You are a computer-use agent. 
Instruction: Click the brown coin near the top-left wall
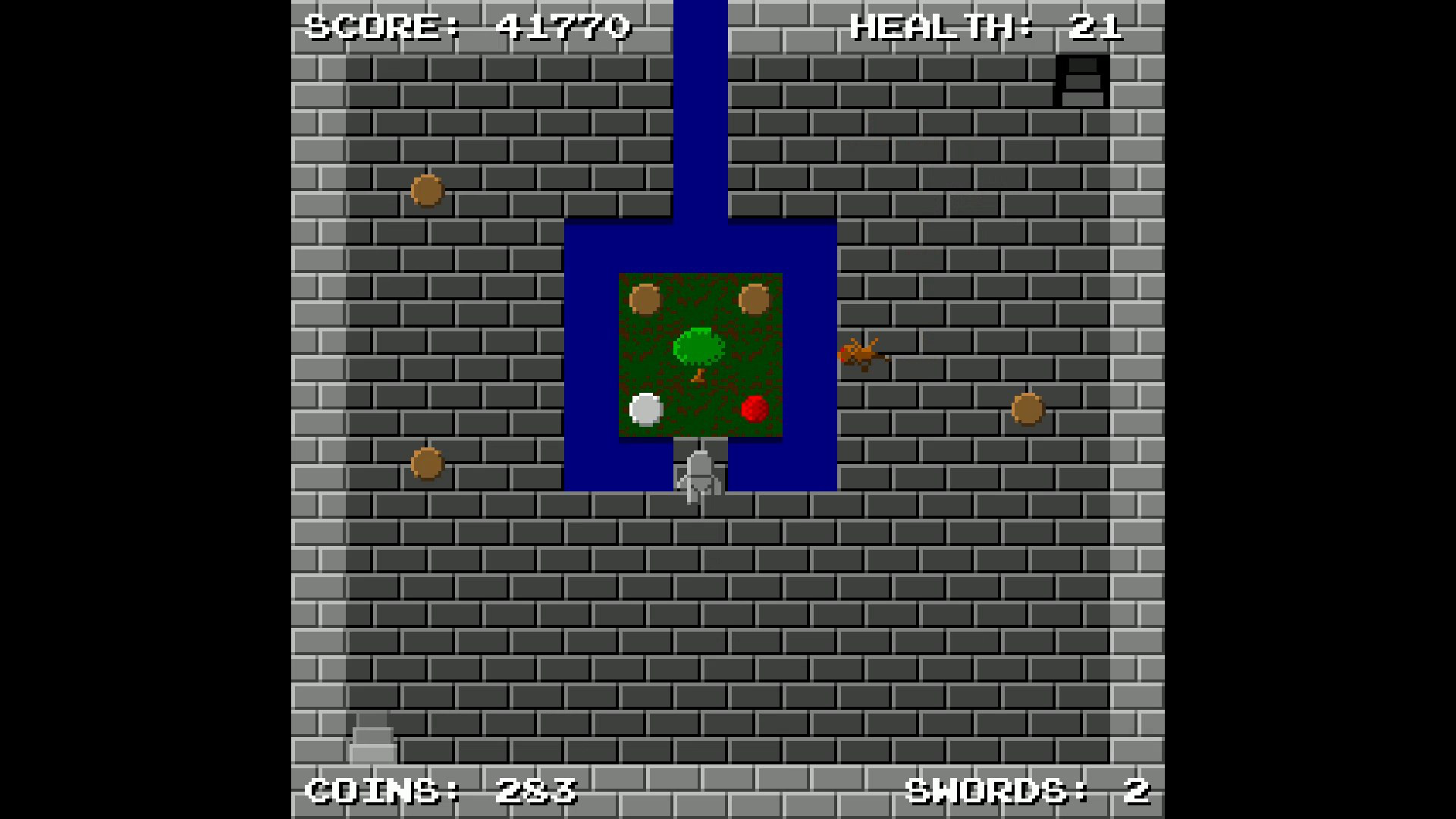pyautogui.click(x=427, y=190)
